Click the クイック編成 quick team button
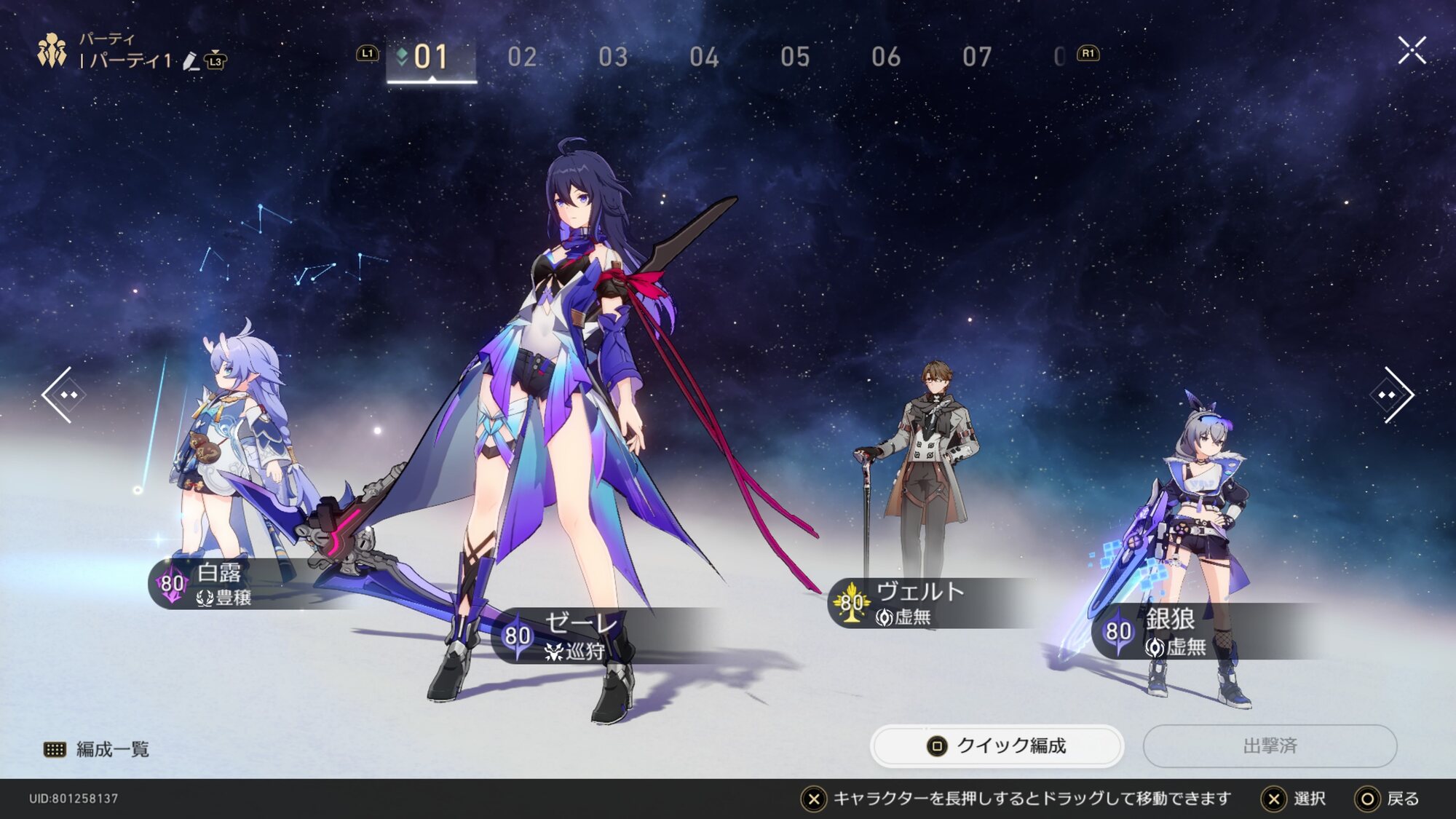 tap(997, 745)
